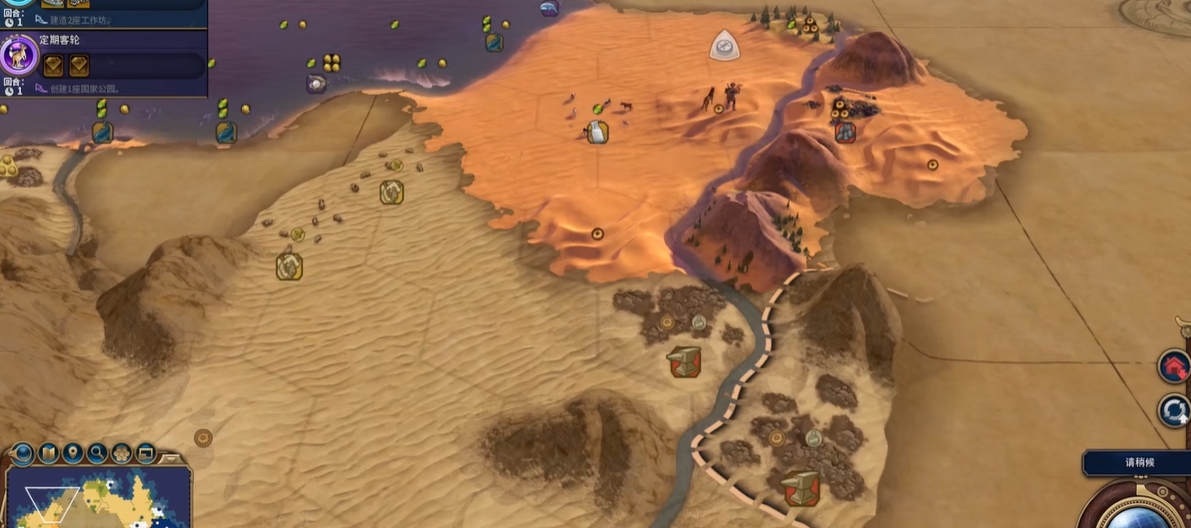Open the map search magnifier
Image resolution: width=1191 pixels, height=528 pixels.
coord(98,454)
